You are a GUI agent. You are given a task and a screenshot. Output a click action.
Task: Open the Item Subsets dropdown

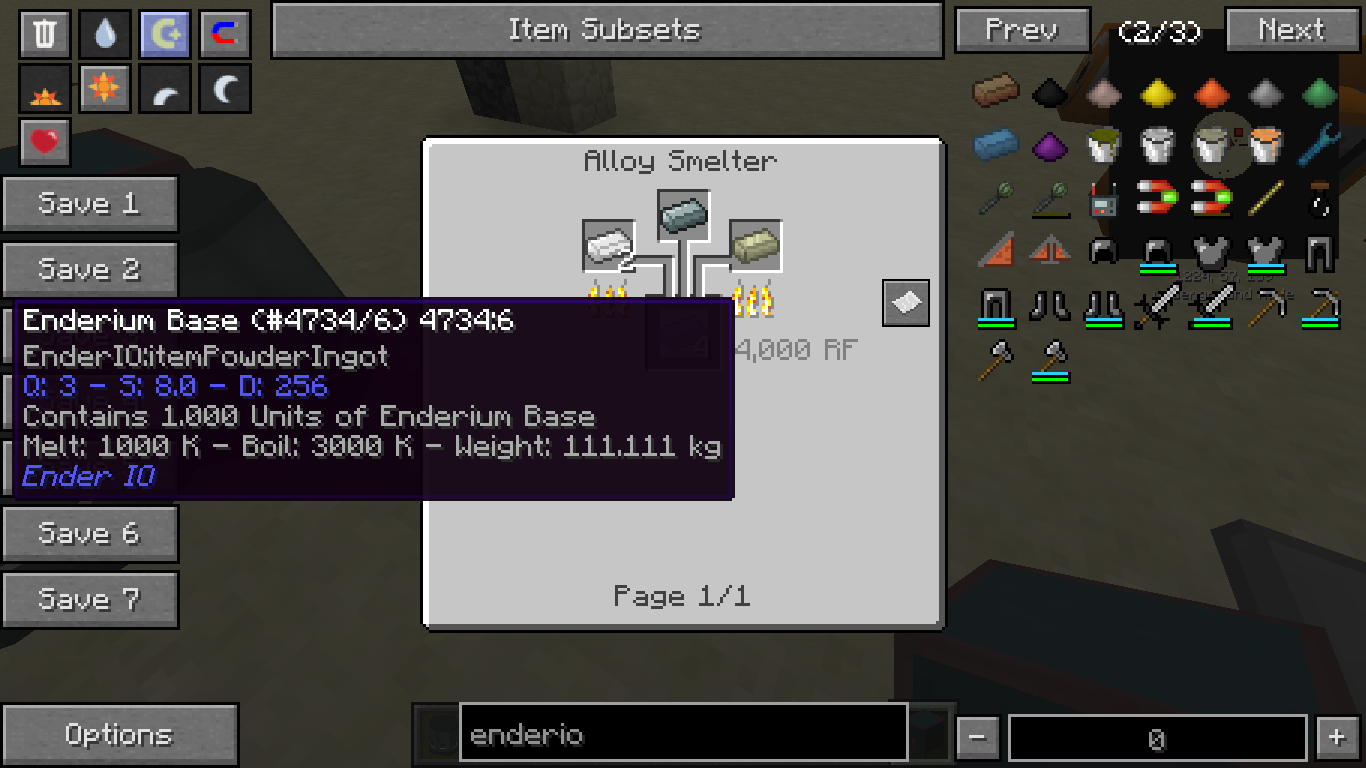click(x=607, y=30)
